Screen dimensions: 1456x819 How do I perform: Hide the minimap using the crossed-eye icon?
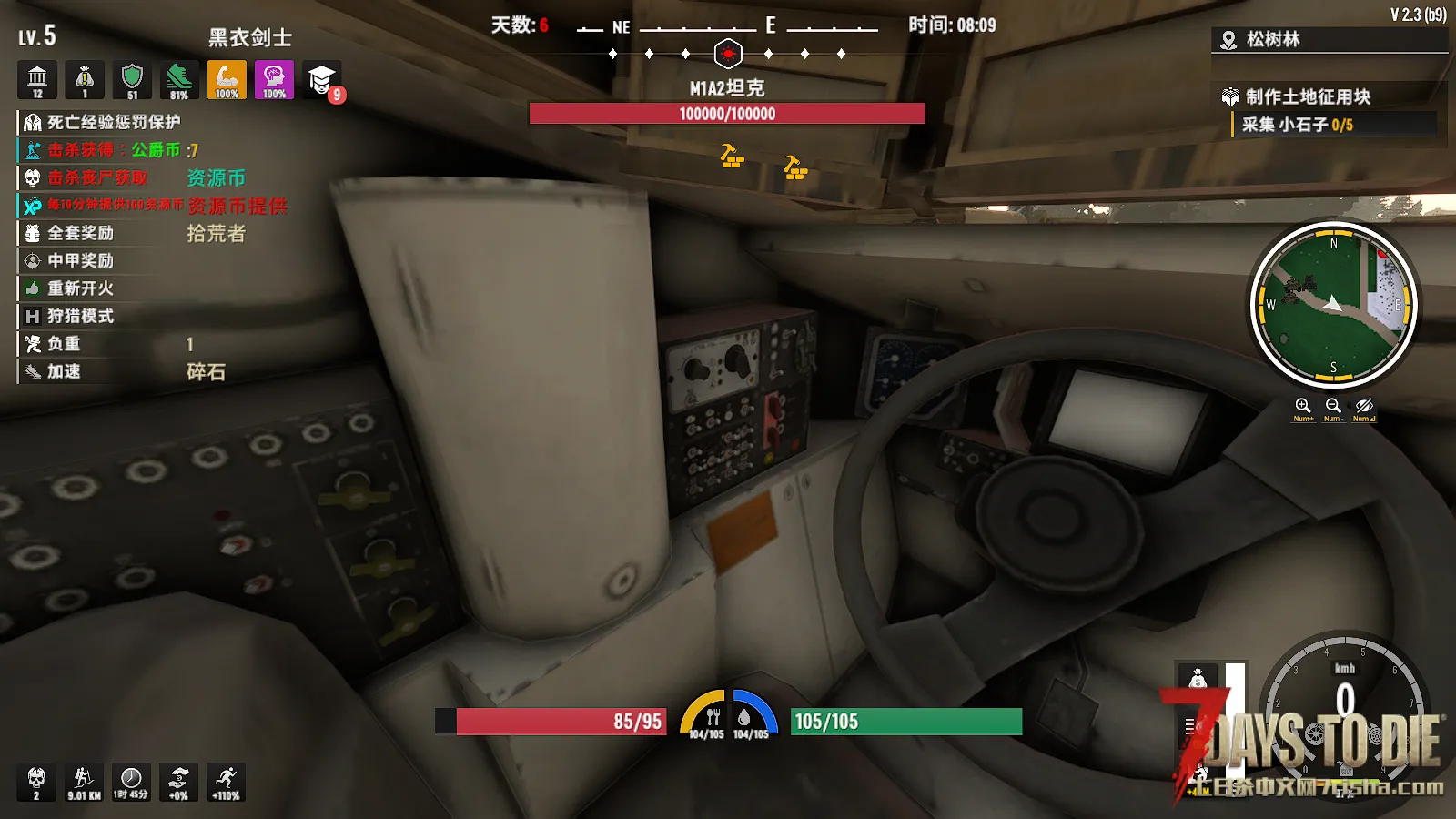pos(1363,406)
